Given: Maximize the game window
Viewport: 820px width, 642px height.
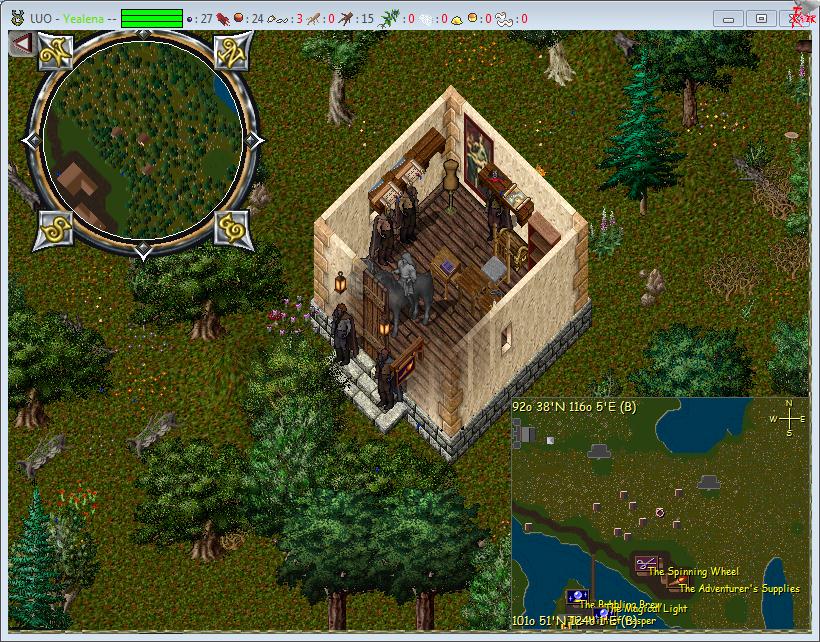Looking at the screenshot, I should click(x=762, y=18).
